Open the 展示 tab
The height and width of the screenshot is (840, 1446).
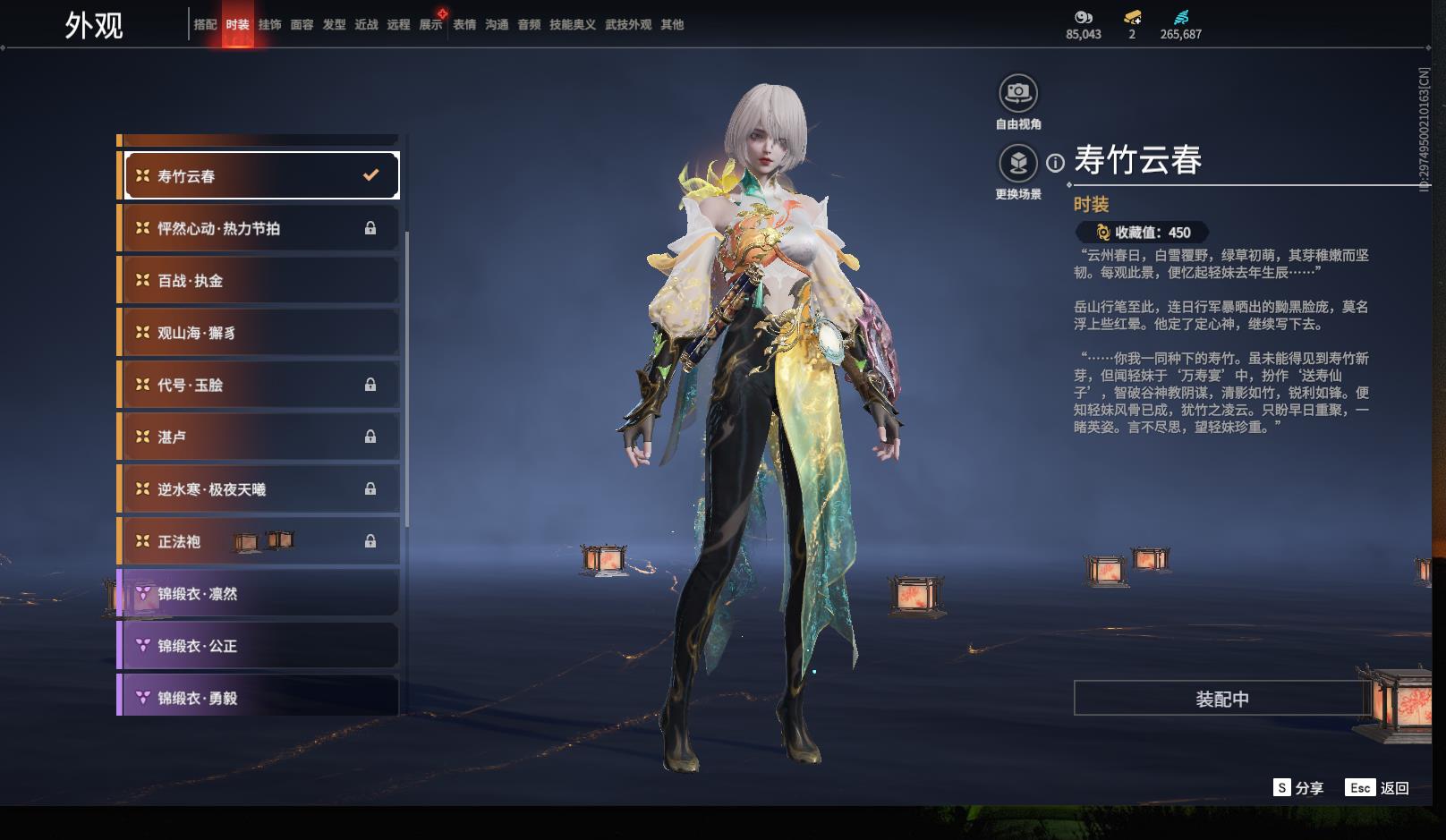(430, 25)
